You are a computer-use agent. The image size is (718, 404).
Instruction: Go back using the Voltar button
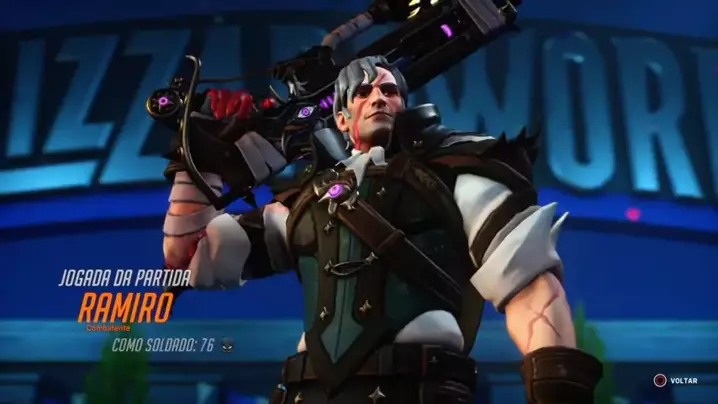pyautogui.click(x=676, y=380)
